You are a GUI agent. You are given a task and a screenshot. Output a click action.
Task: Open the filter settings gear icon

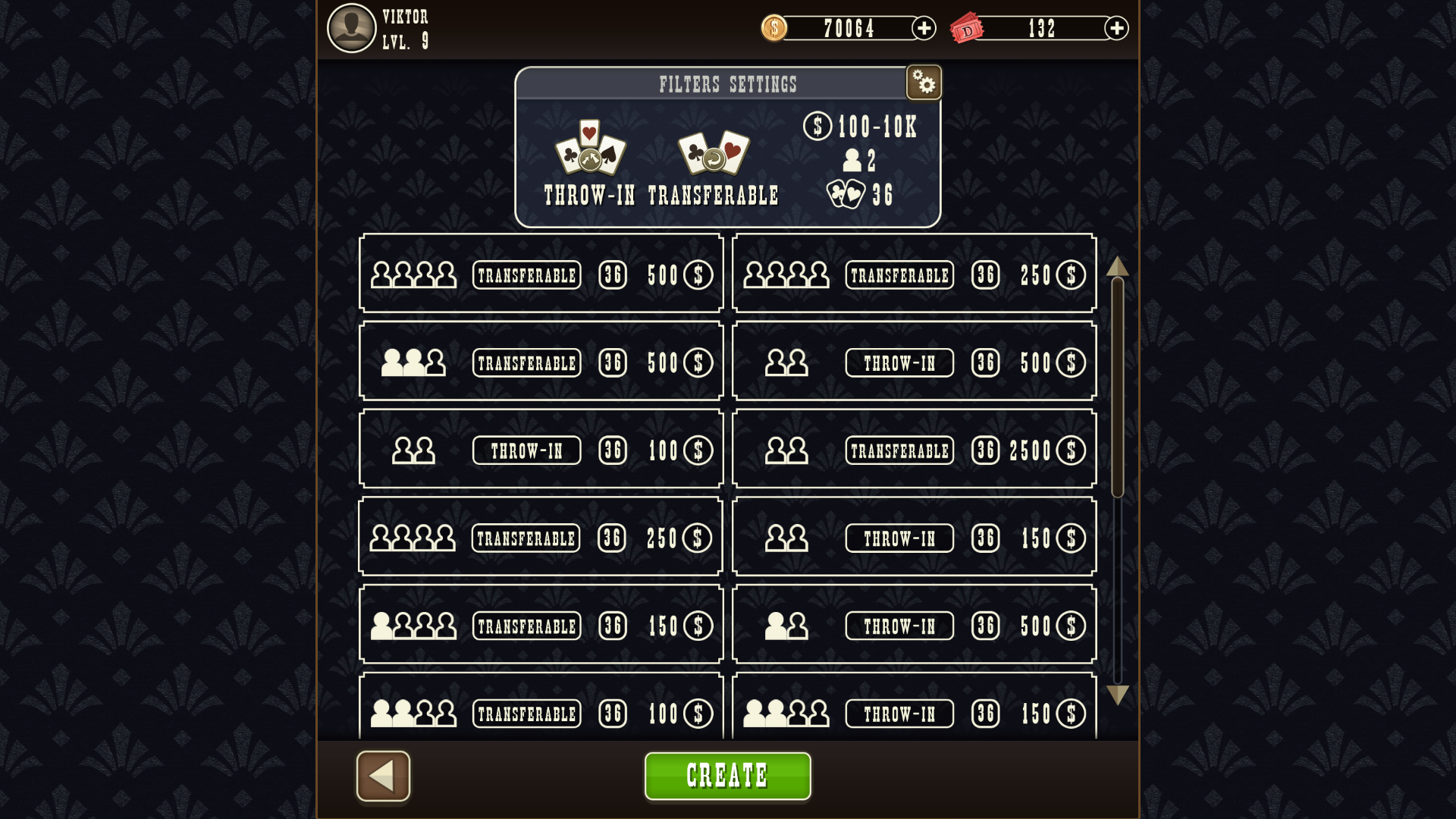coord(924,82)
